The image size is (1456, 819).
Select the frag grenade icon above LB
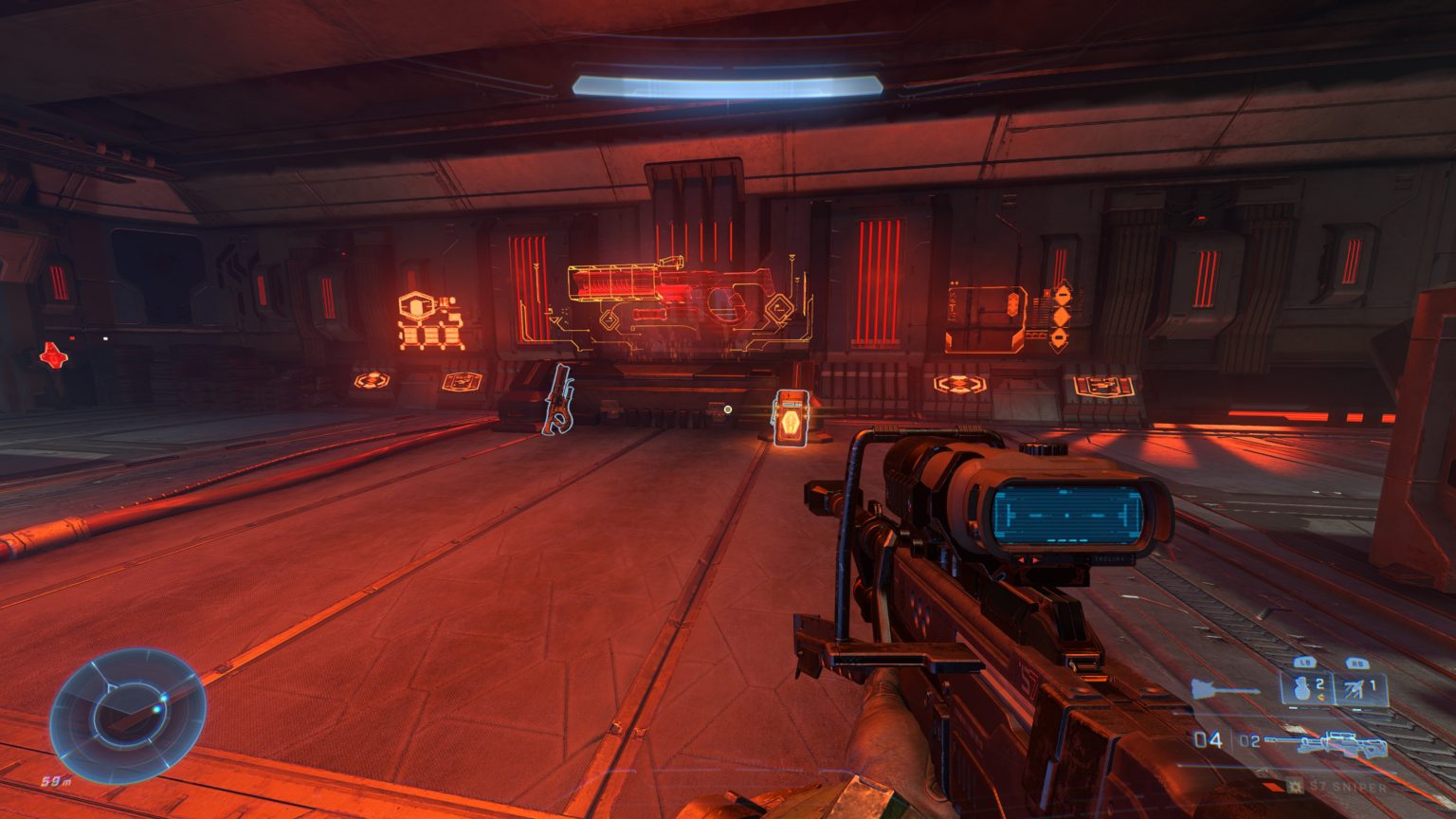coord(1302,689)
